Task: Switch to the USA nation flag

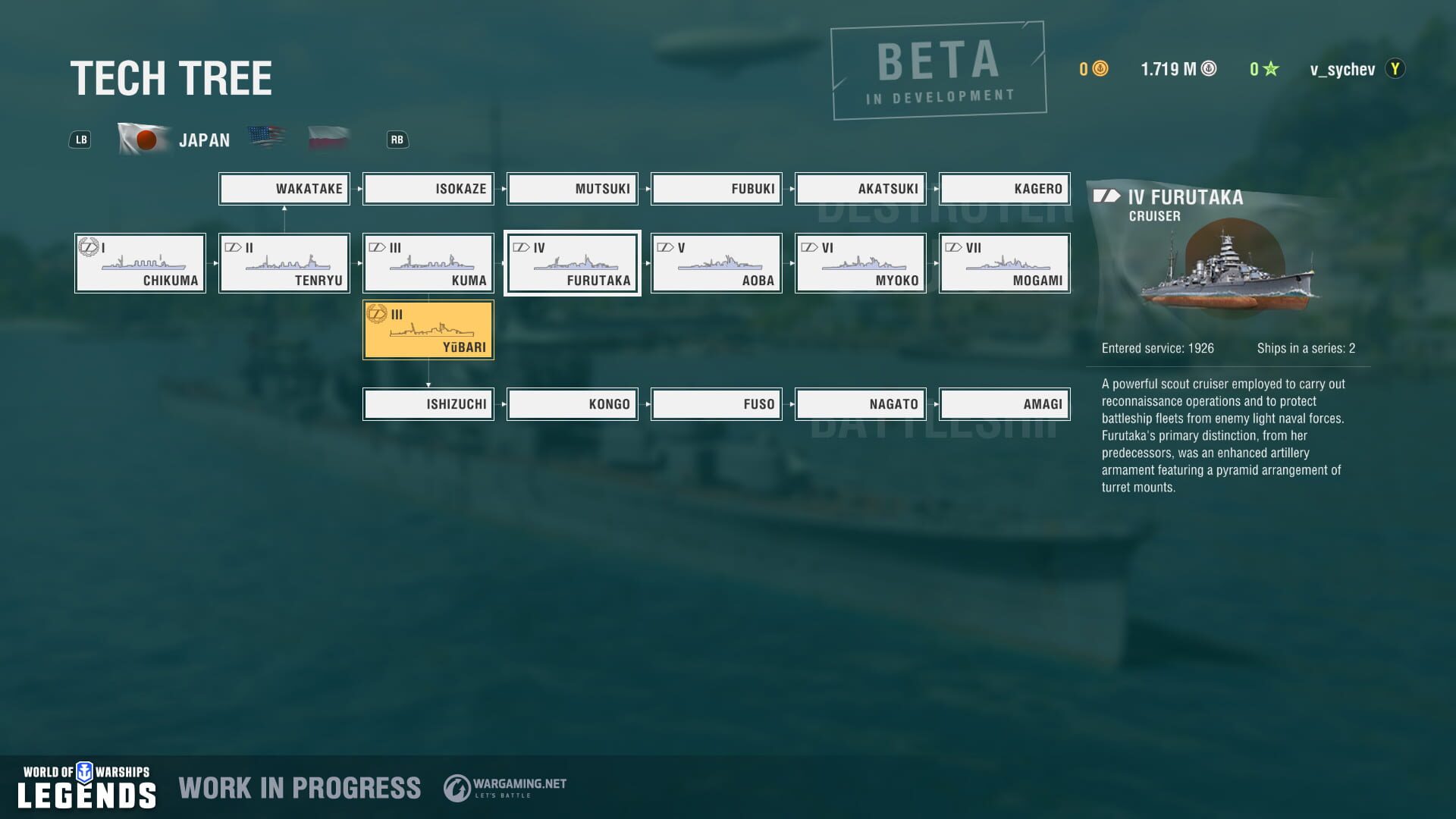Action: coord(267,136)
